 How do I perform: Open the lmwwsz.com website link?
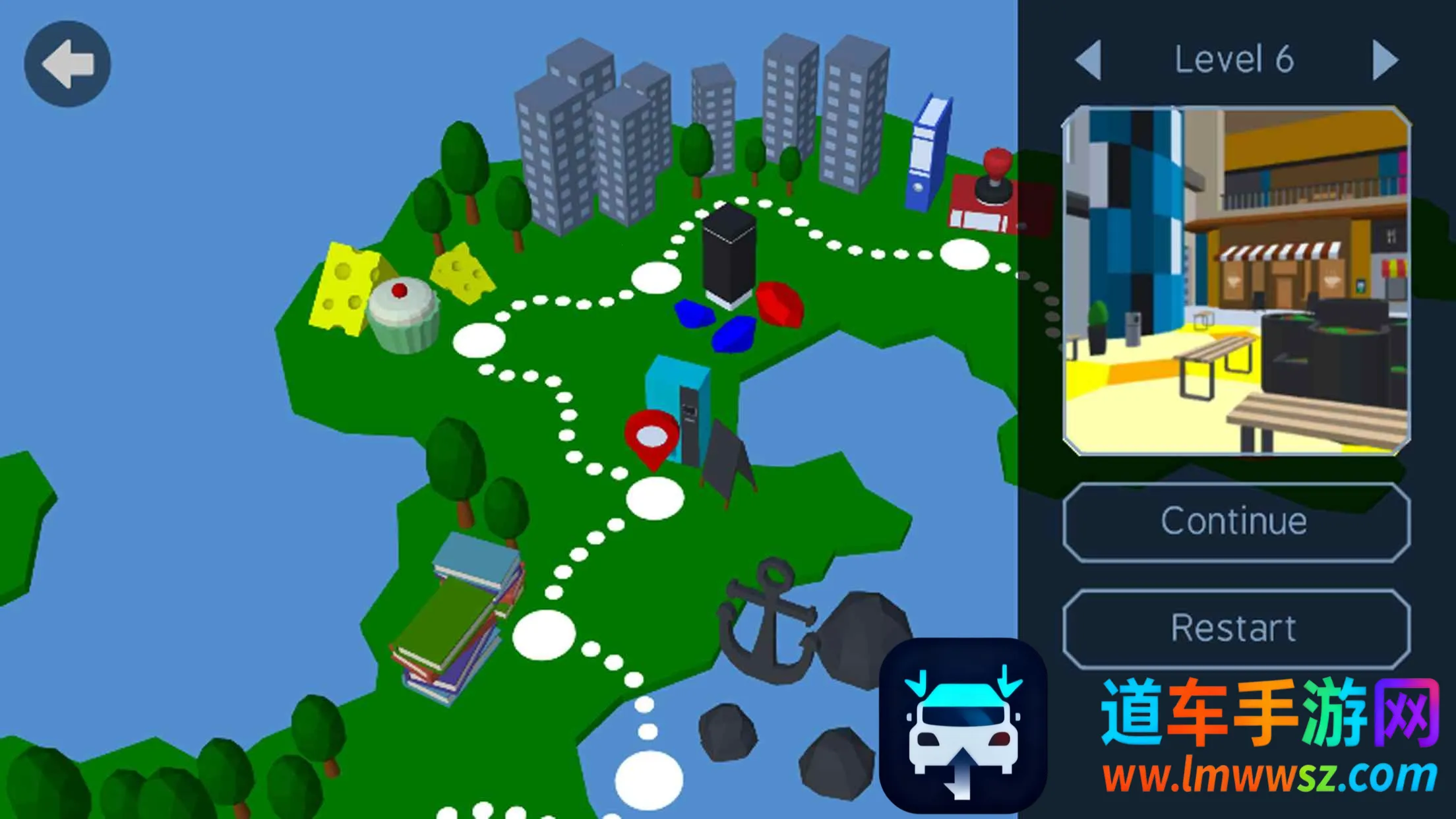click(x=1269, y=775)
